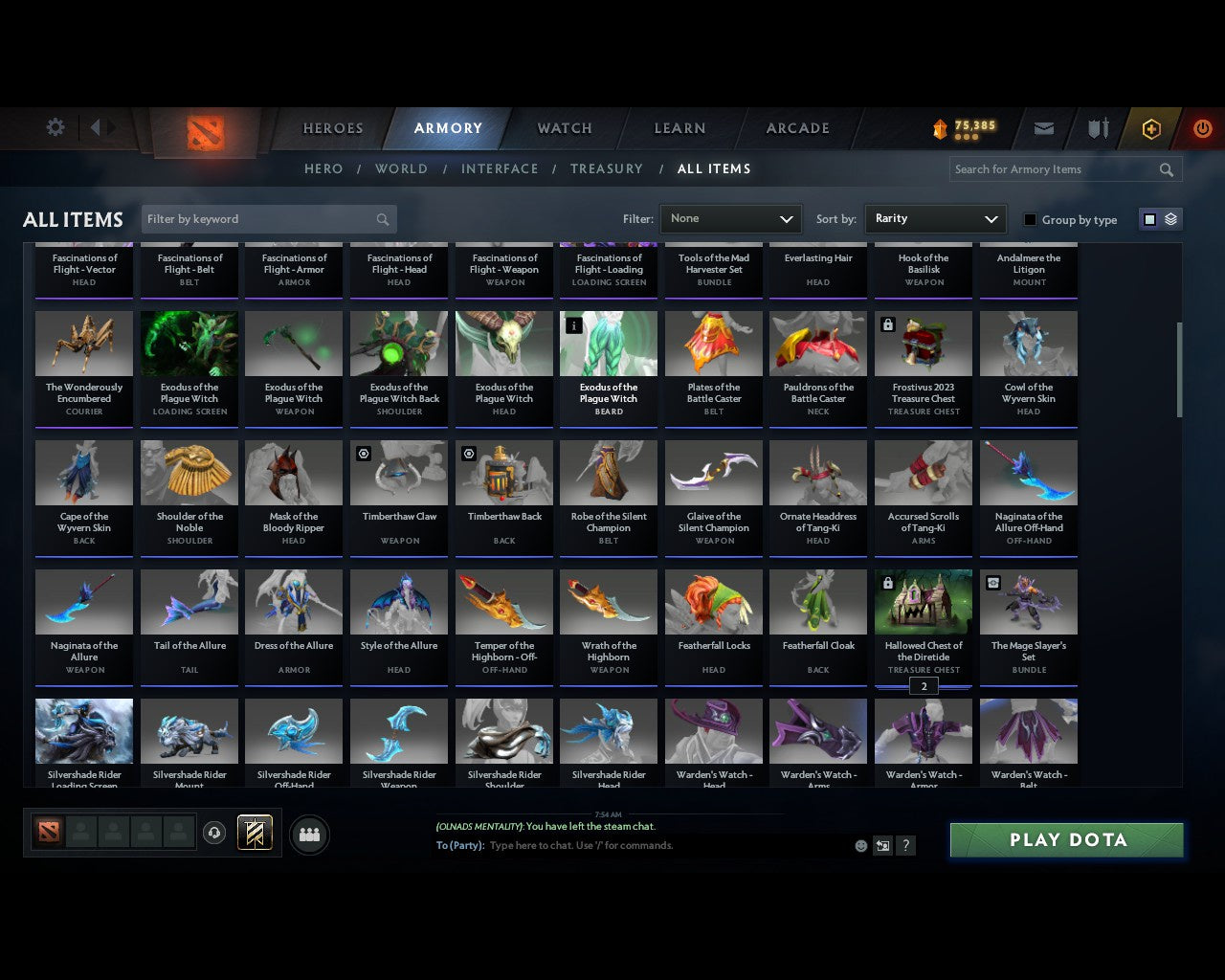Click the shield and sword armory icon
Screen dimensions: 1225x980
click(x=1097, y=128)
